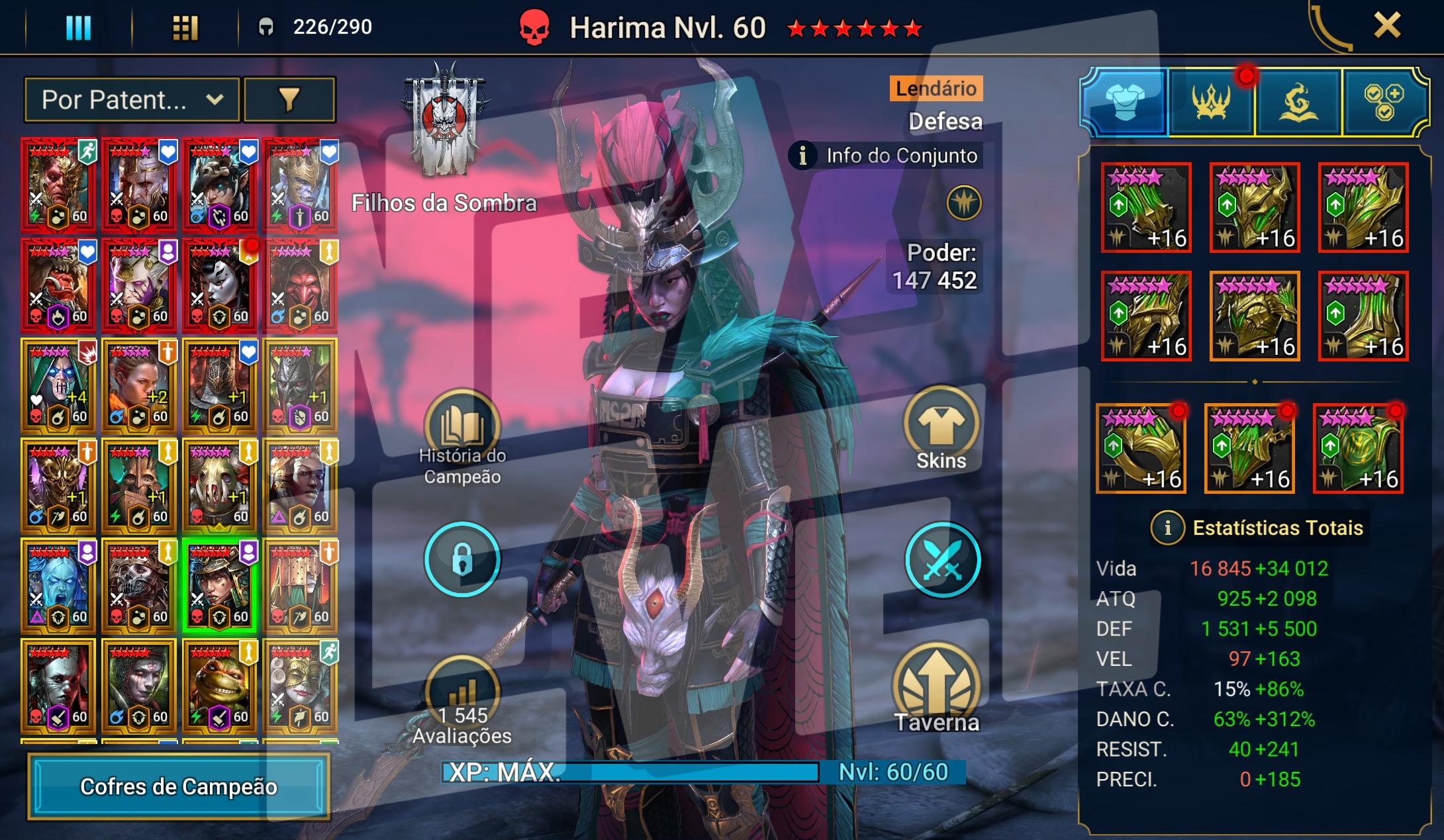The height and width of the screenshot is (840, 1444).
Task: Open the Por Patente sort dropdown
Action: 132,100
